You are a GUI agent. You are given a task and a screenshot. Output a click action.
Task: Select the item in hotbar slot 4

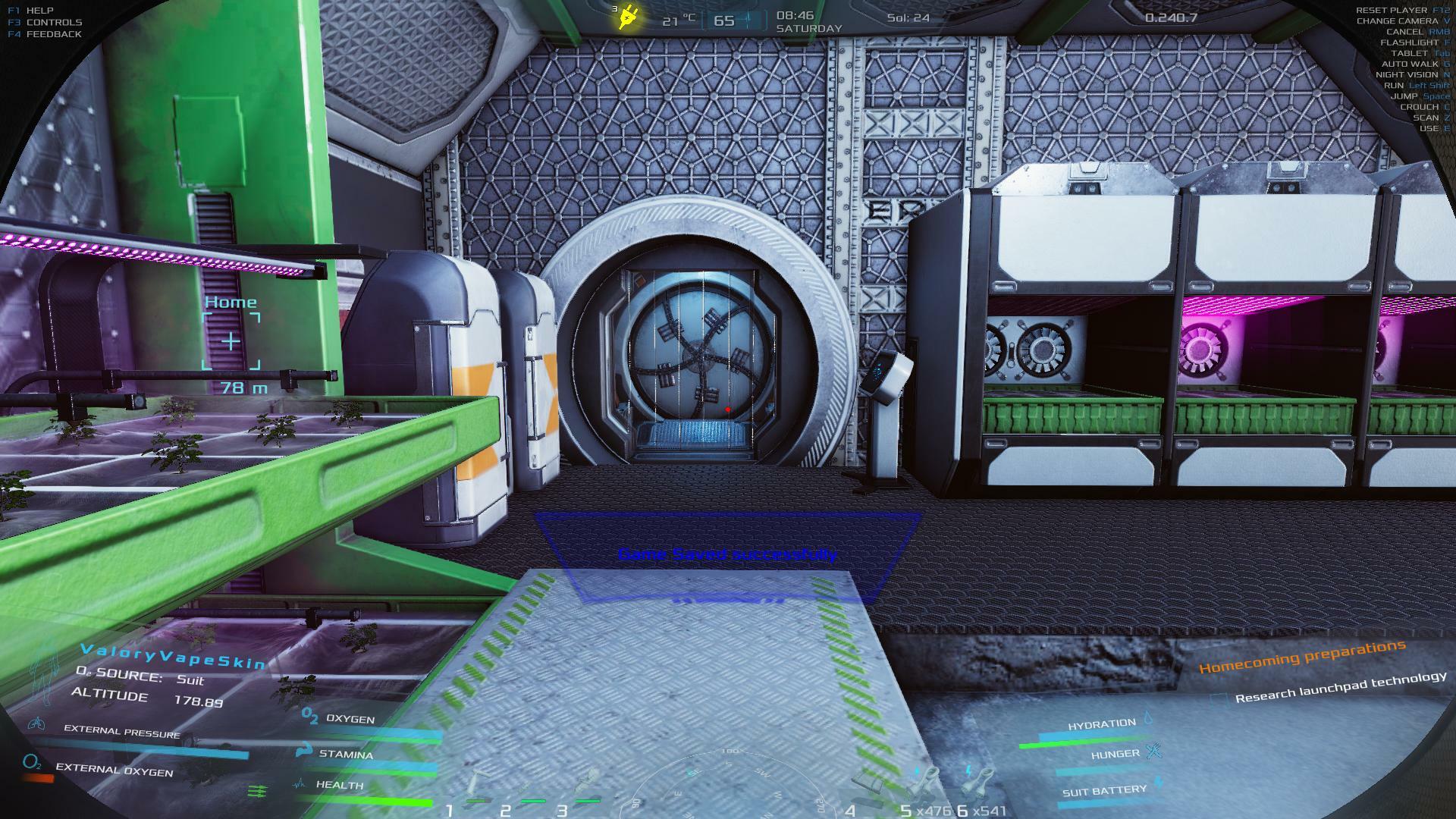click(869, 789)
